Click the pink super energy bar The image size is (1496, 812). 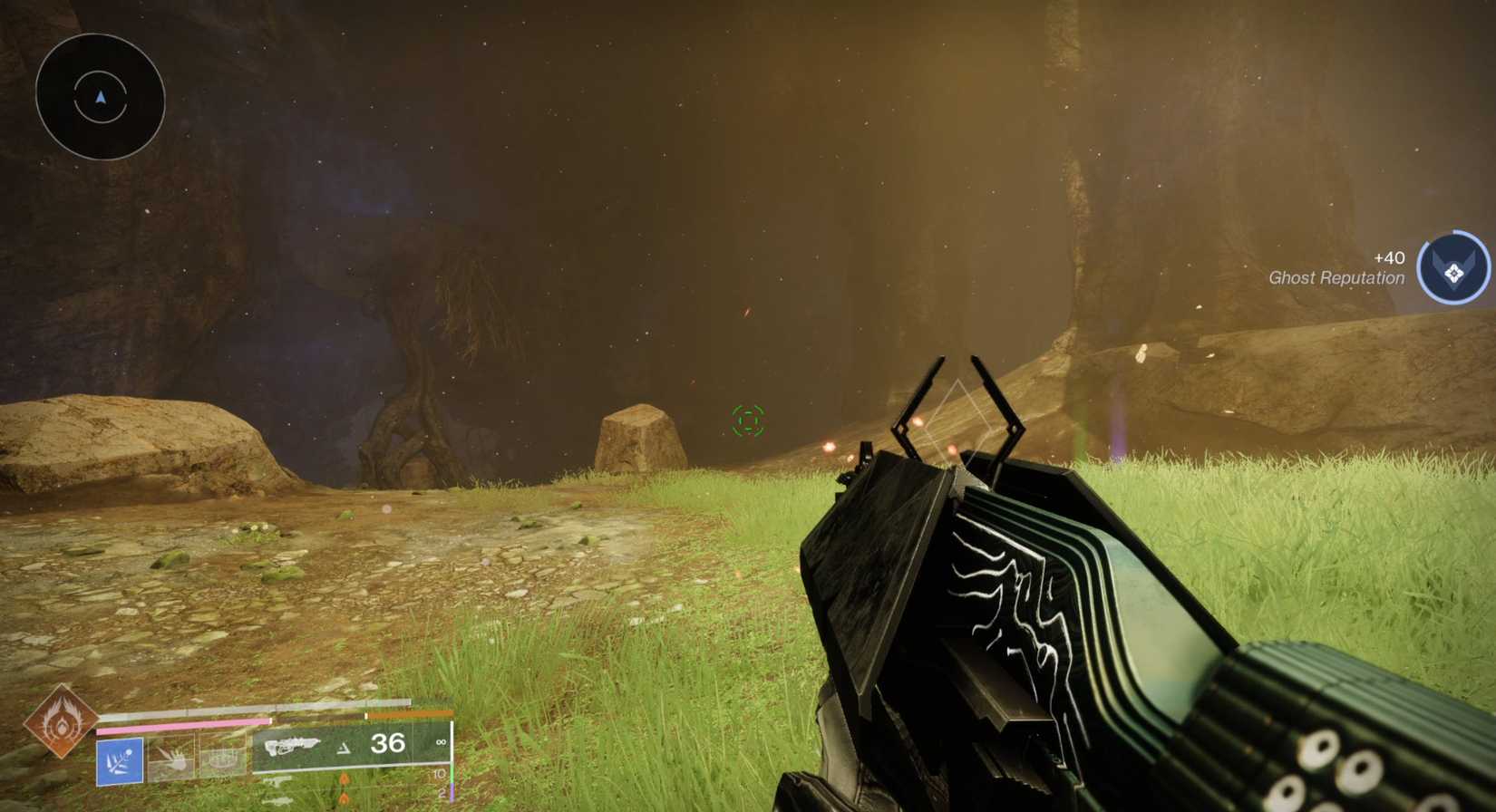[x=183, y=723]
